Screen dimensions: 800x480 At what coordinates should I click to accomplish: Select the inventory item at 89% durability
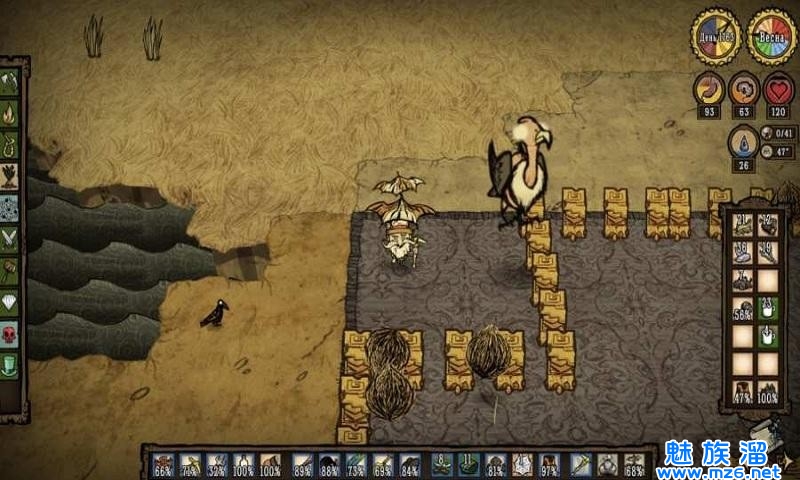click(301, 464)
